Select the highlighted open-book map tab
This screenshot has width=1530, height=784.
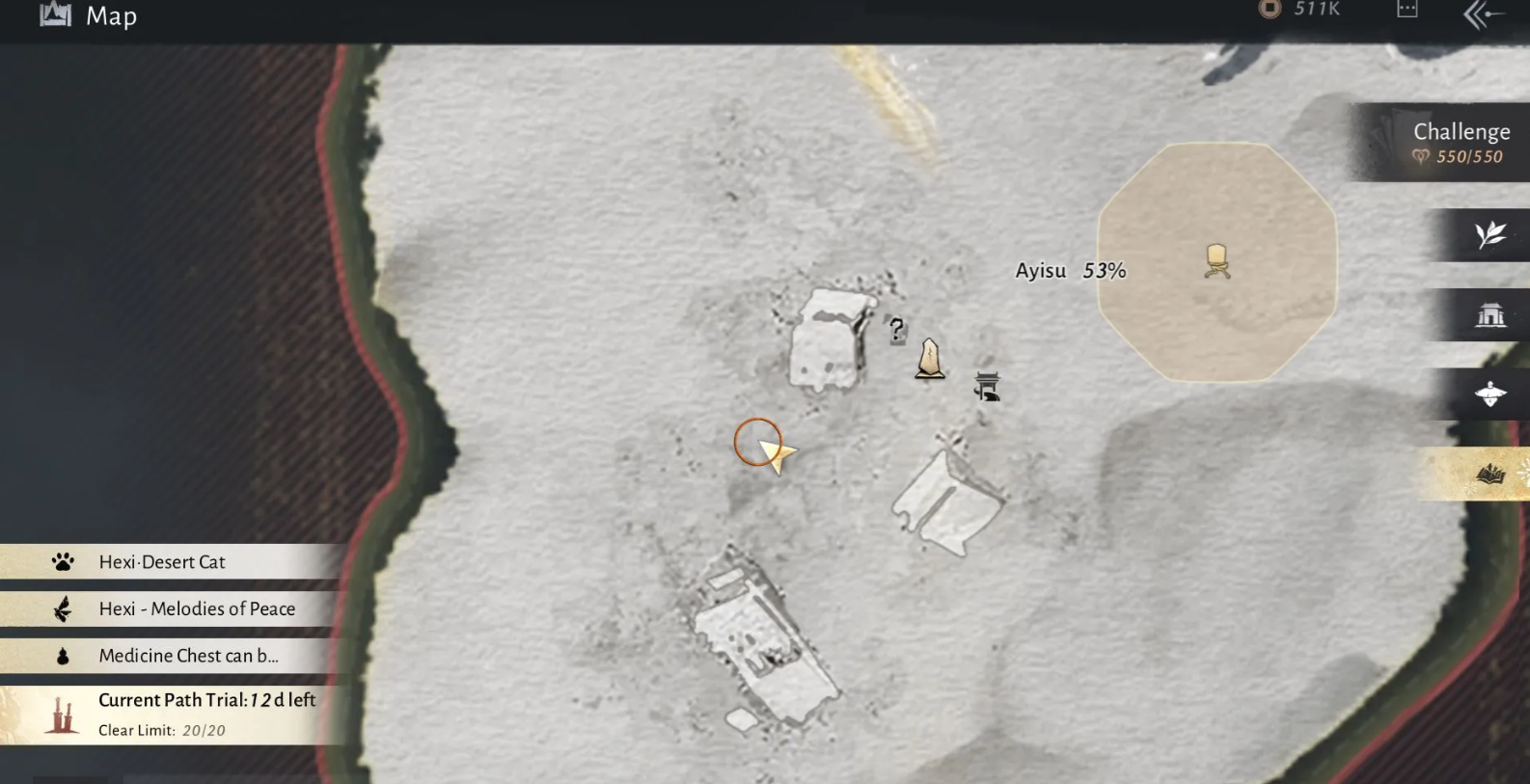(1489, 473)
